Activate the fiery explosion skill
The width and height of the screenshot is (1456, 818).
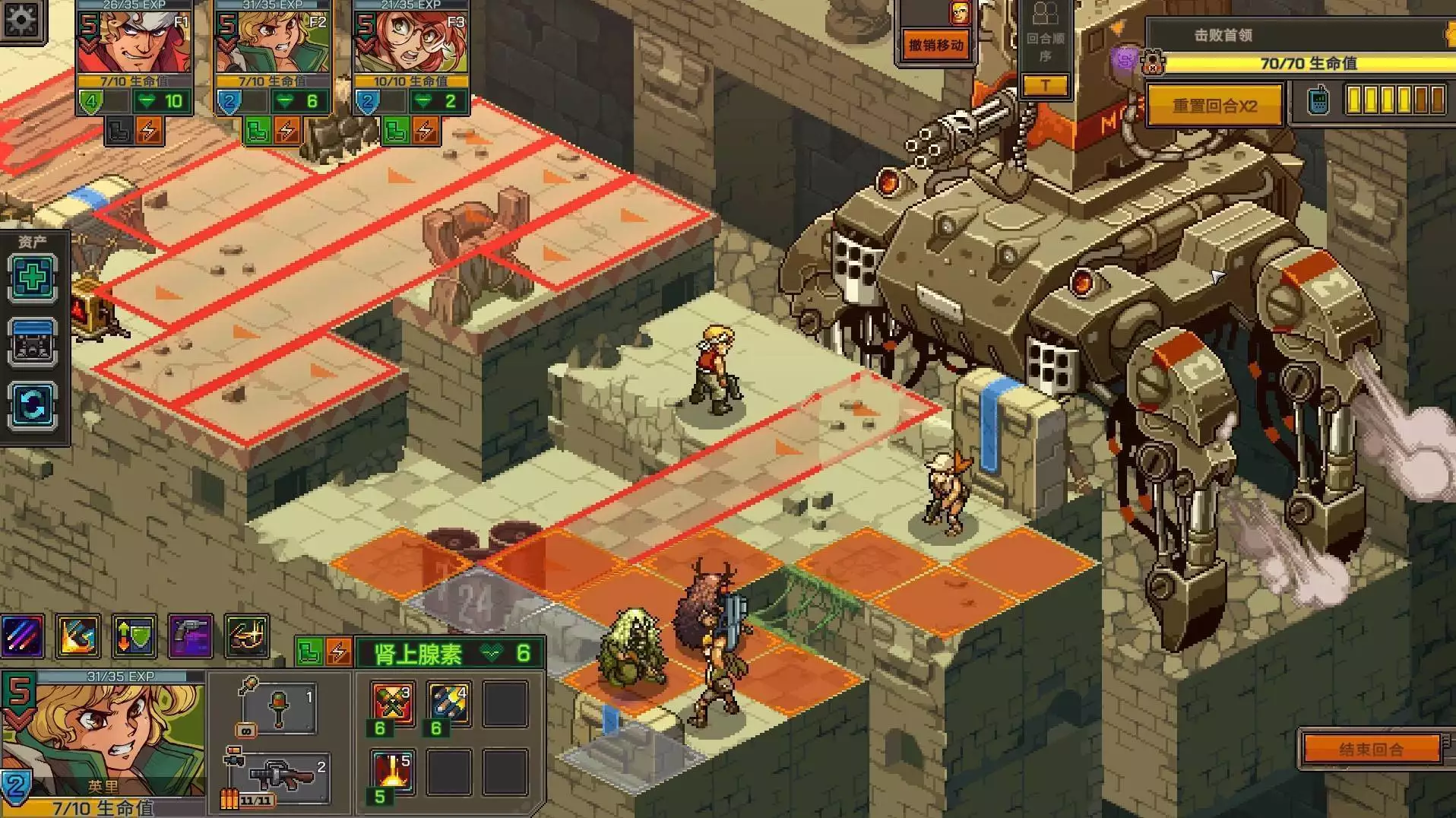pyautogui.click(x=393, y=769)
